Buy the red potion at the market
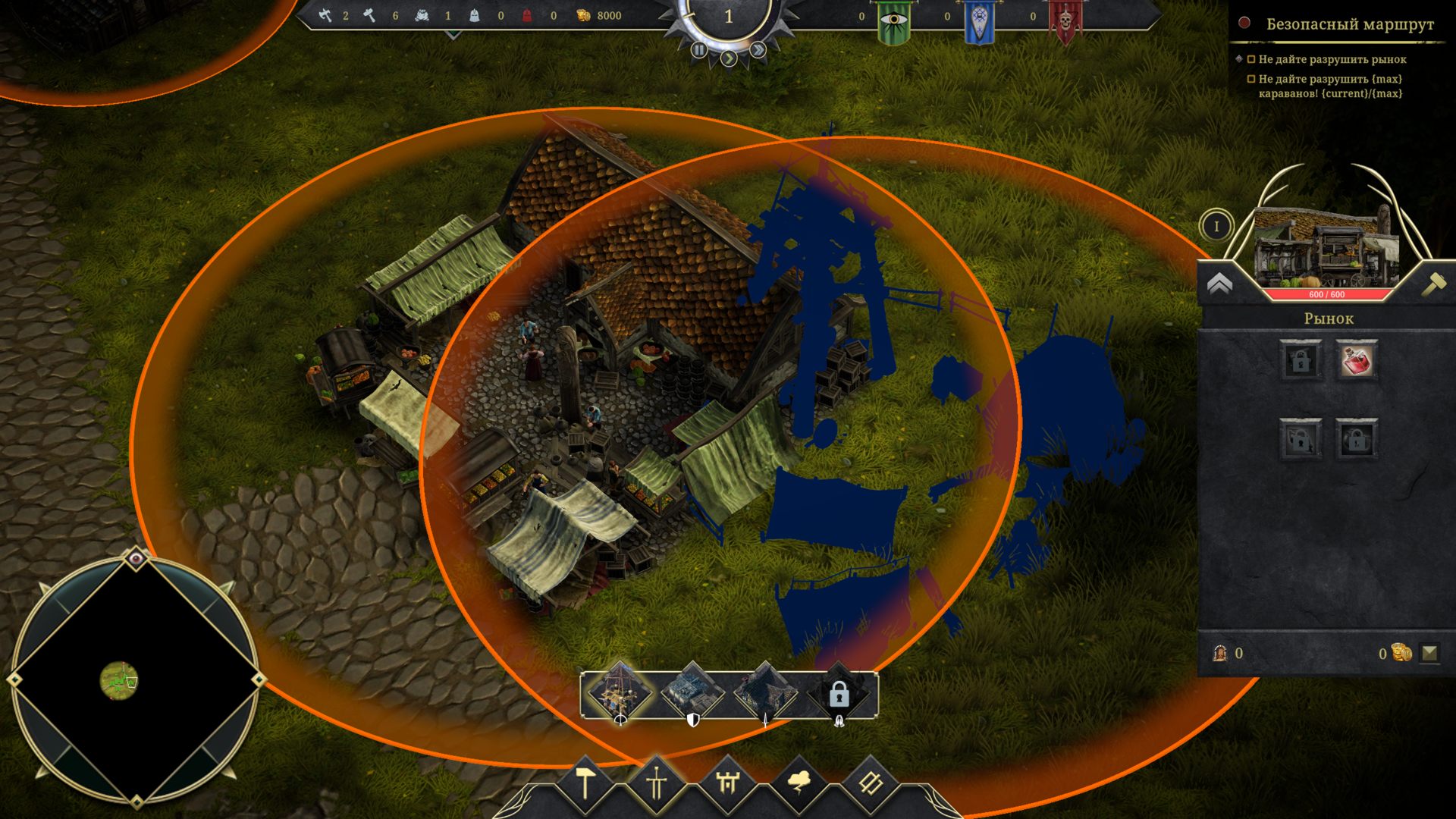The width and height of the screenshot is (1456, 819). 1357,360
